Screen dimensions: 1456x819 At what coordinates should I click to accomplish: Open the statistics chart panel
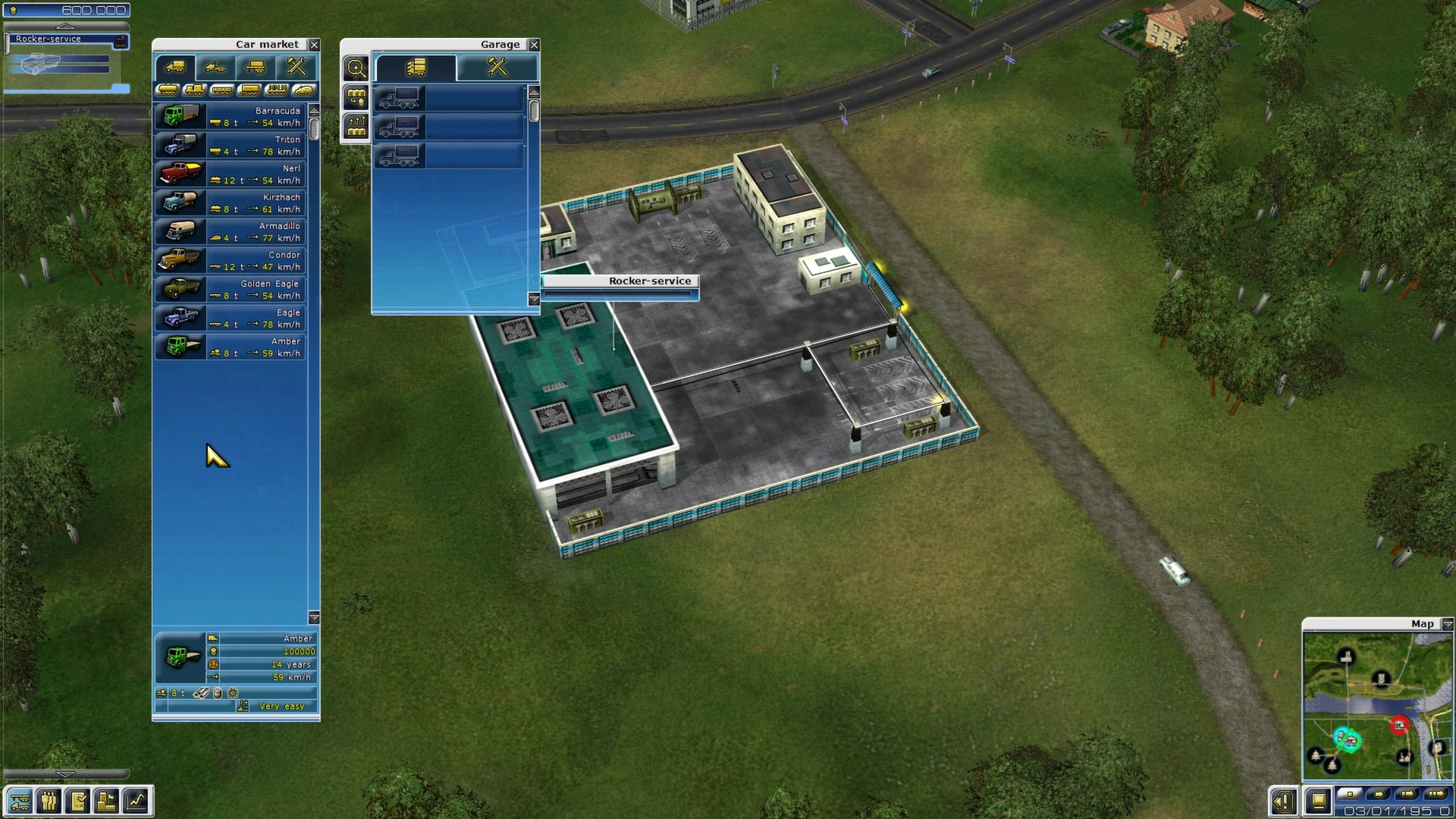136,801
